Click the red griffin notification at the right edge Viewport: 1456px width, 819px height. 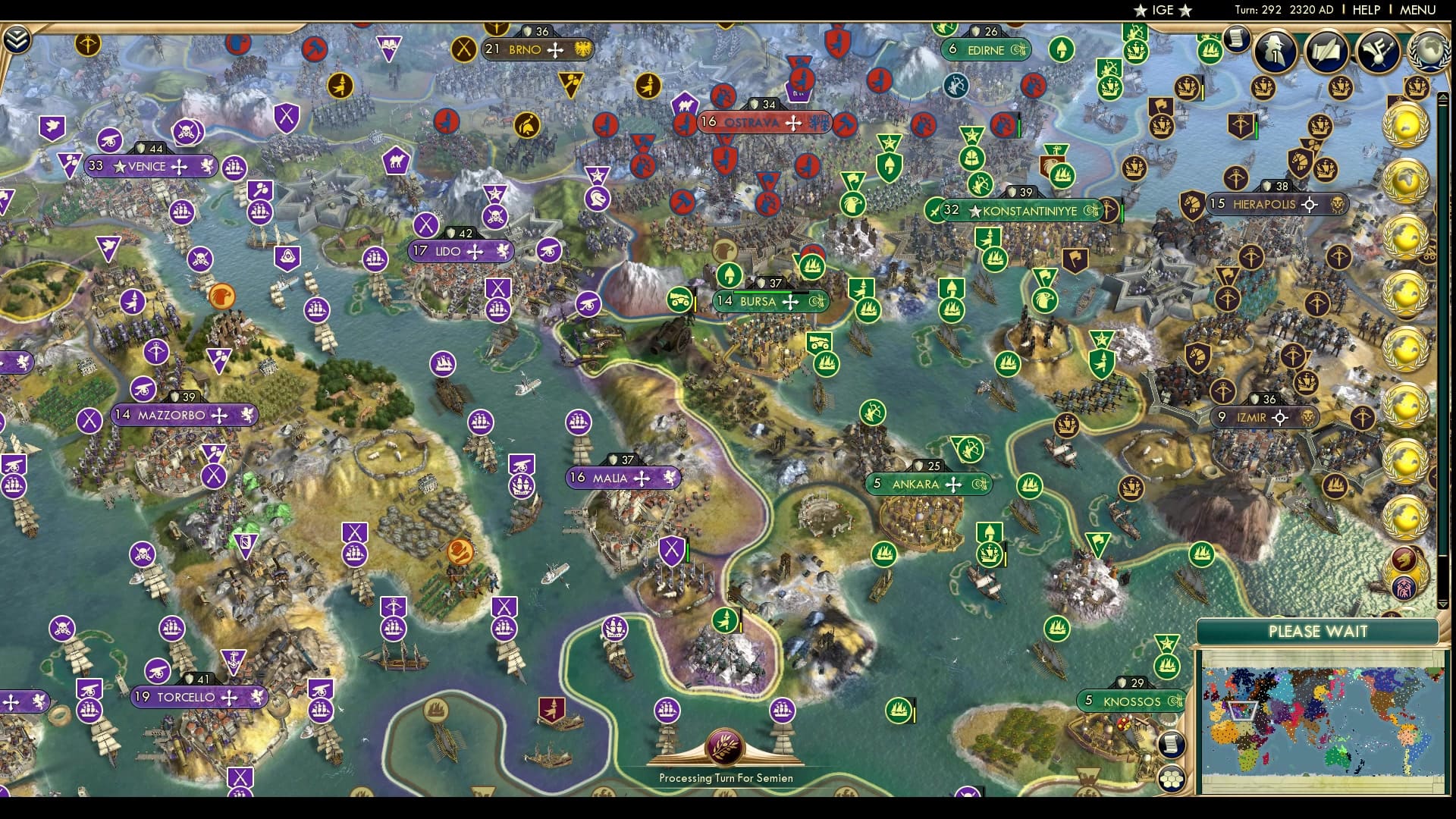pyautogui.click(x=1403, y=560)
